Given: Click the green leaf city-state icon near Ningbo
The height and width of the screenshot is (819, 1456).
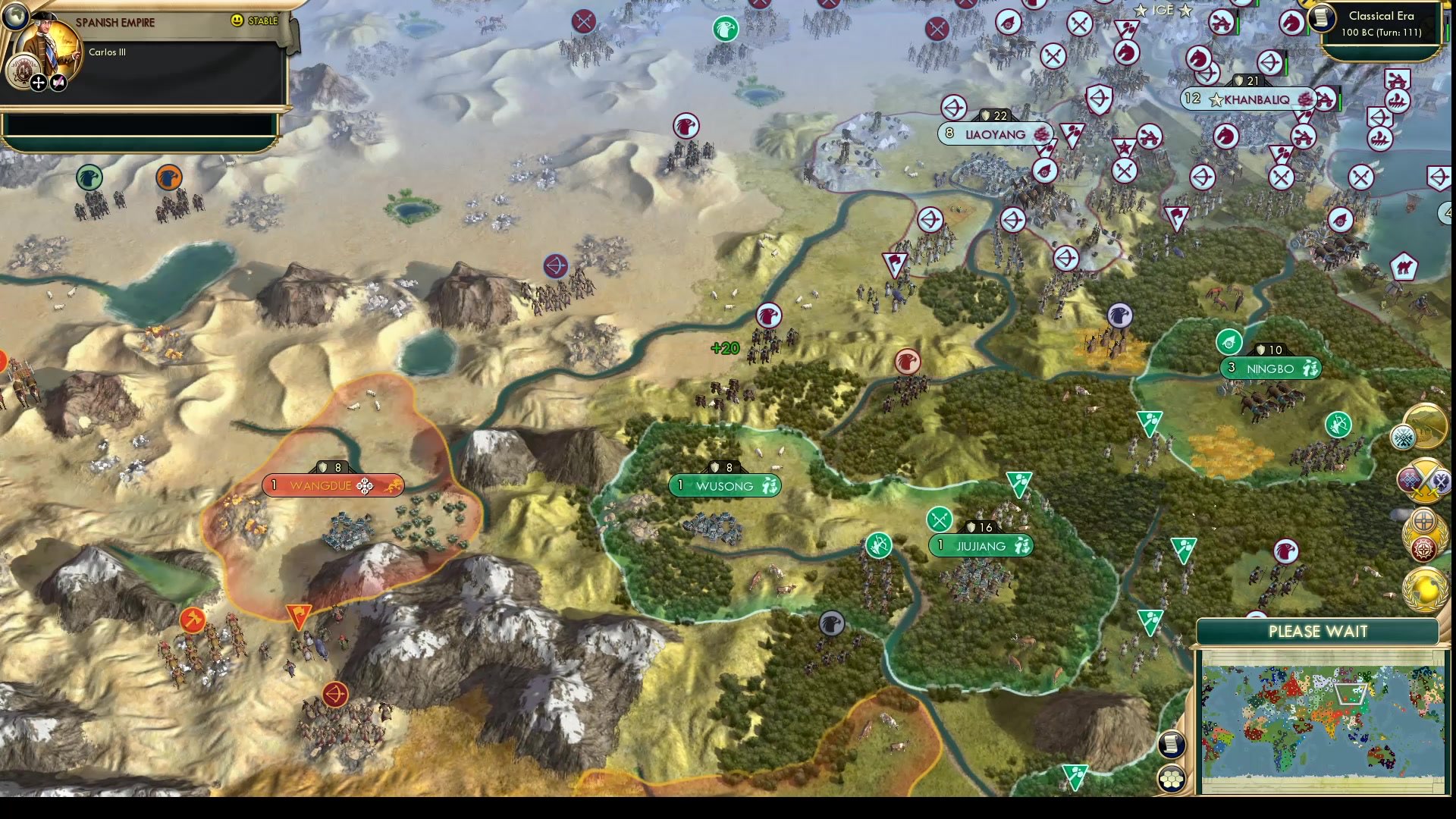Looking at the screenshot, I should (x=1228, y=342).
